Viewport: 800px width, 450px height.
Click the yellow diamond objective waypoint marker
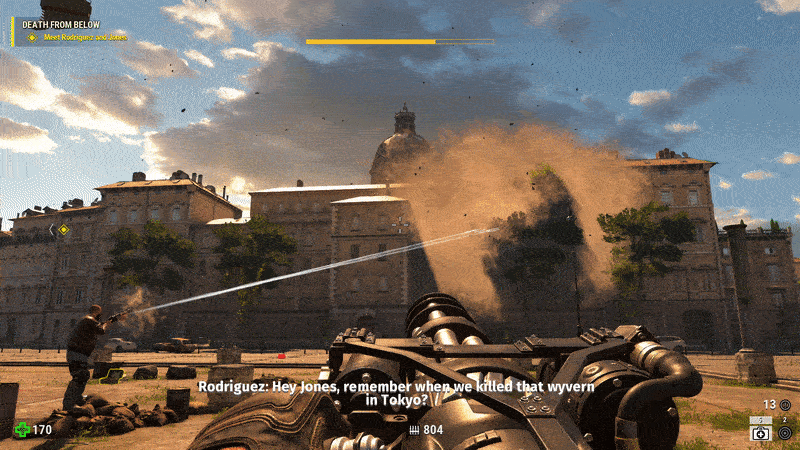pyautogui.click(x=63, y=229)
